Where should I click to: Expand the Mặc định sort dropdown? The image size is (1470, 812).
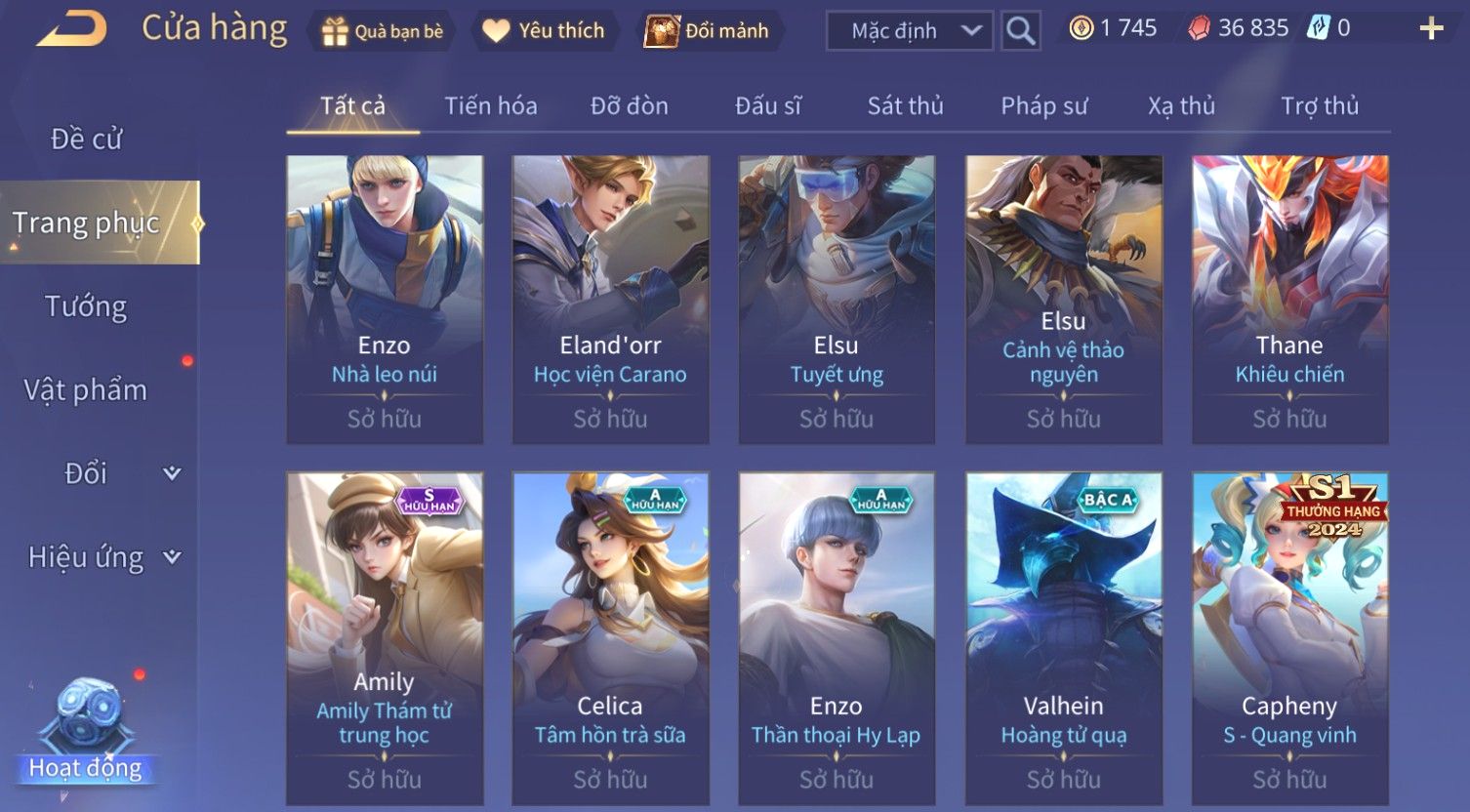(909, 31)
